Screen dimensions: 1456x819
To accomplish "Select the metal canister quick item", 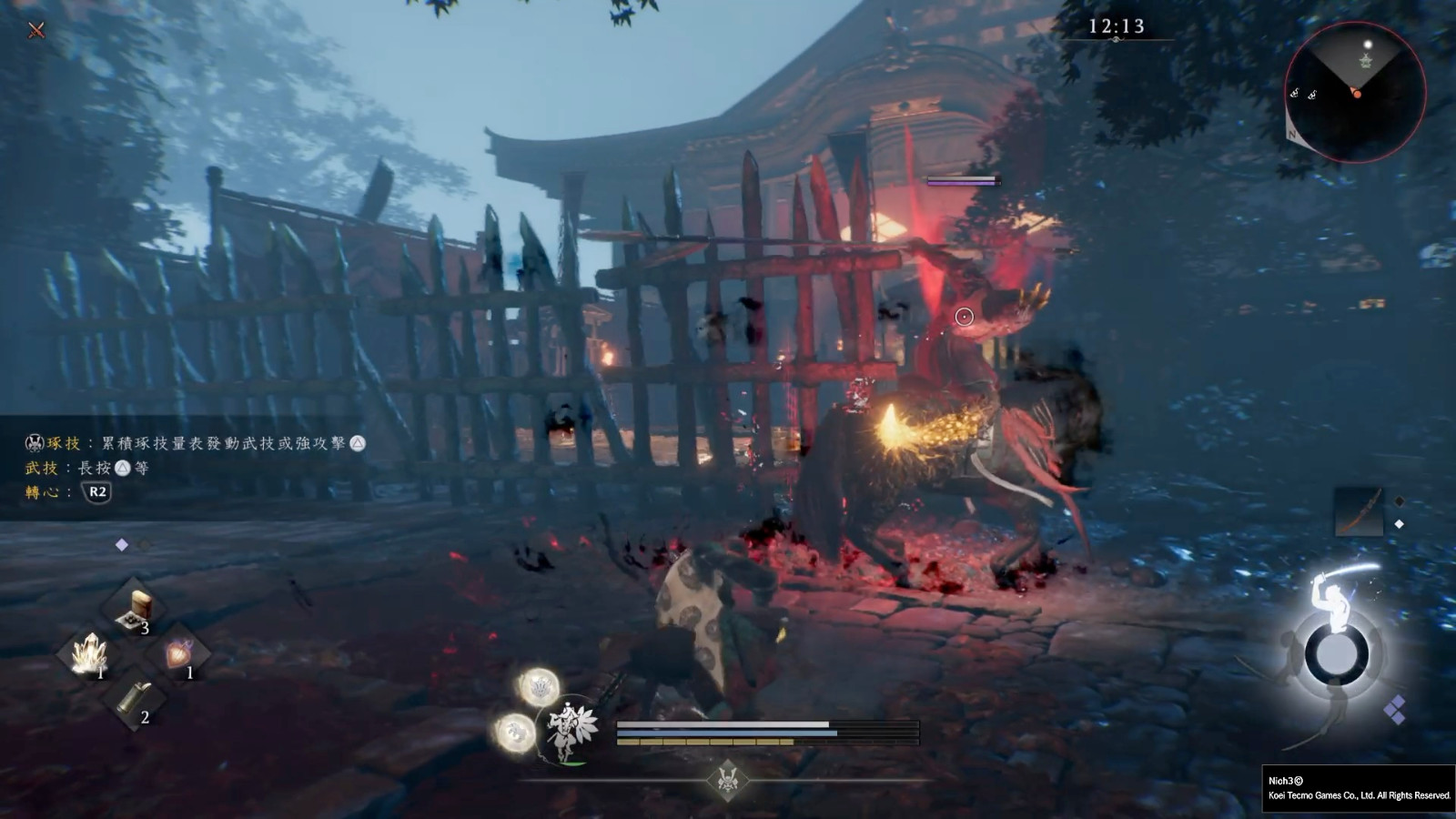I will [134, 697].
